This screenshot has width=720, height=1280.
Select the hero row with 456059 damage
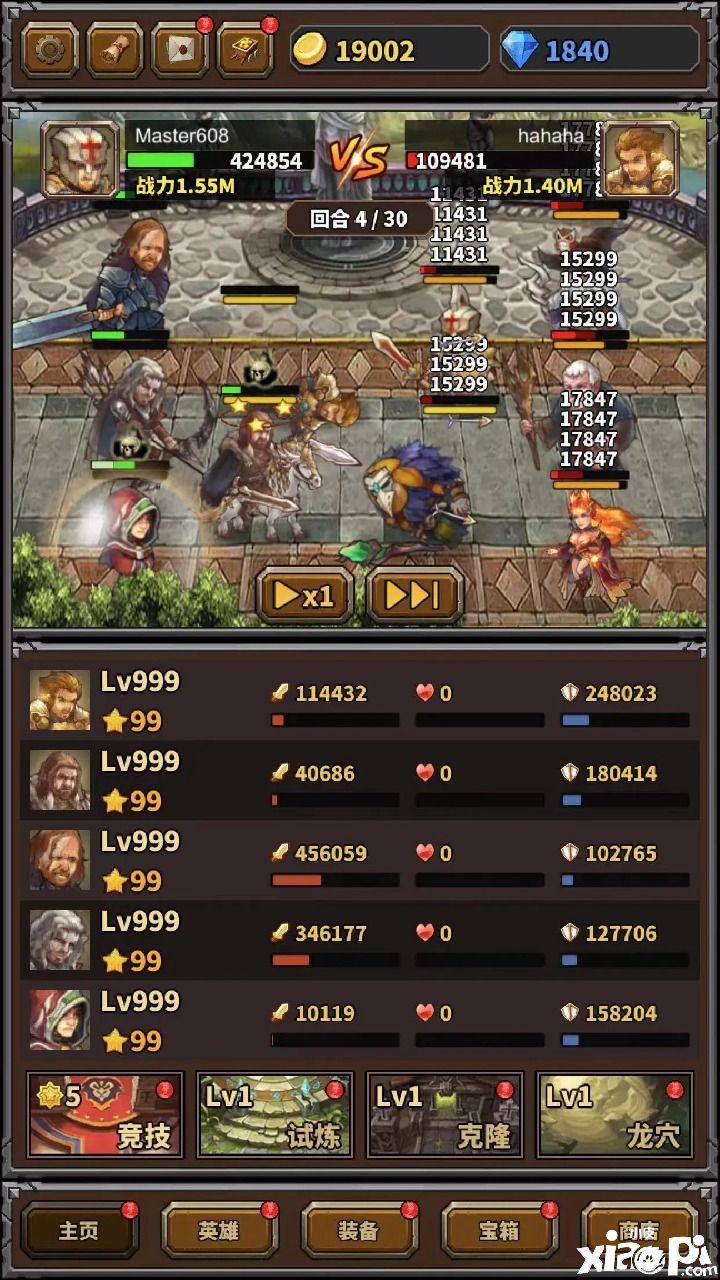360,860
